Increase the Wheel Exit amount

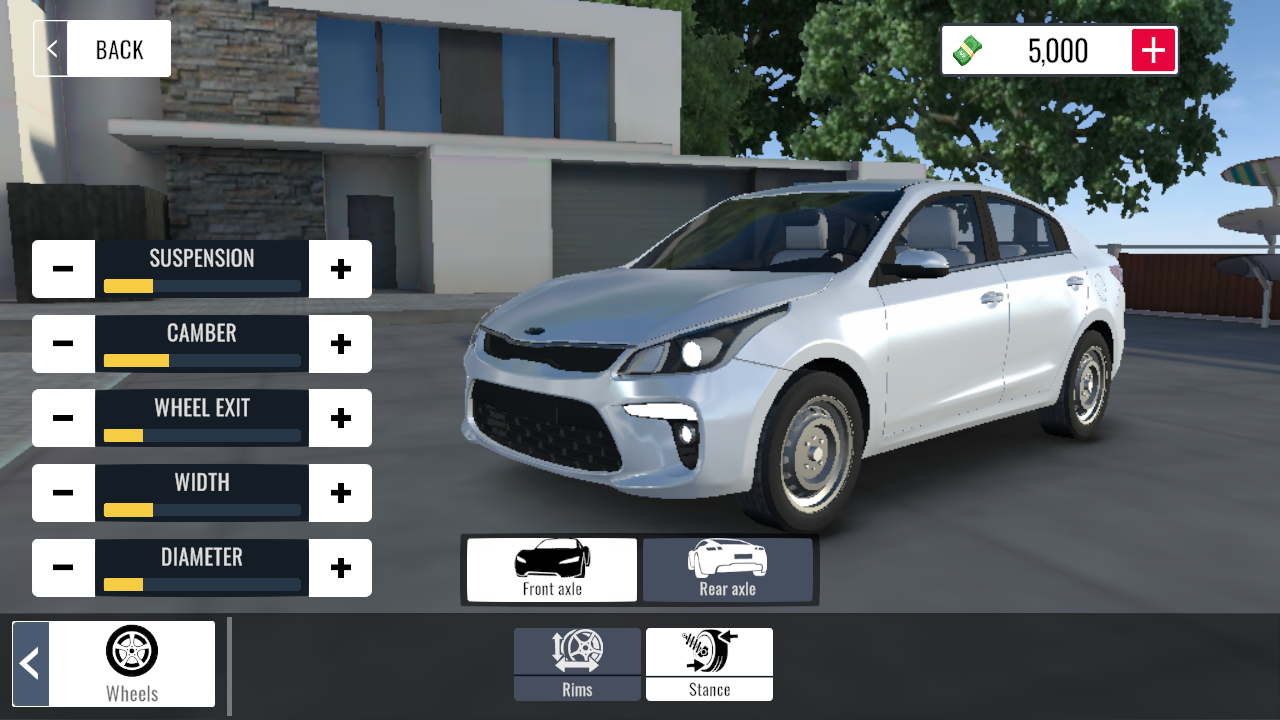coord(341,418)
